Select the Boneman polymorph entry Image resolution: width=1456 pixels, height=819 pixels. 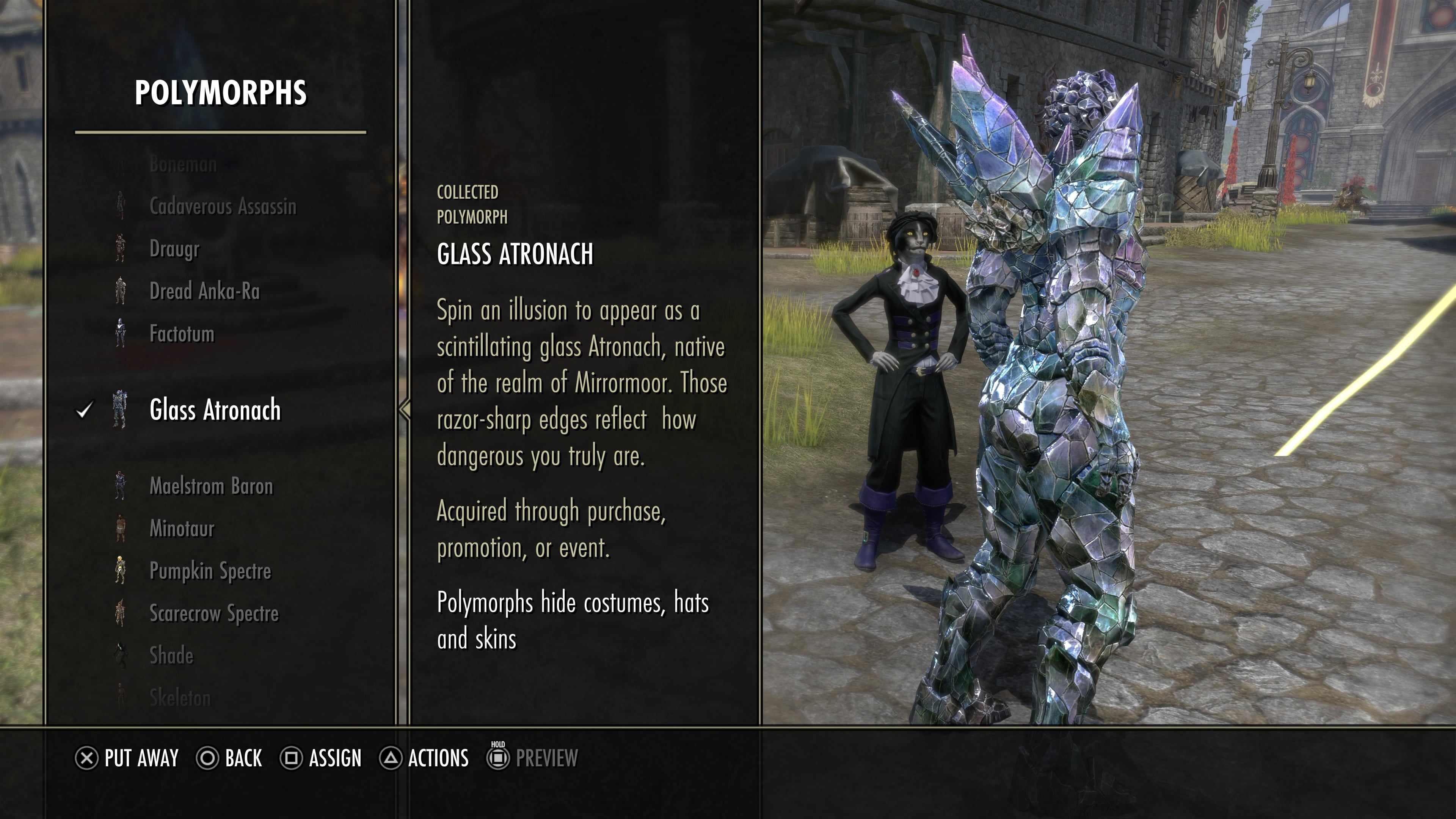[x=183, y=165]
